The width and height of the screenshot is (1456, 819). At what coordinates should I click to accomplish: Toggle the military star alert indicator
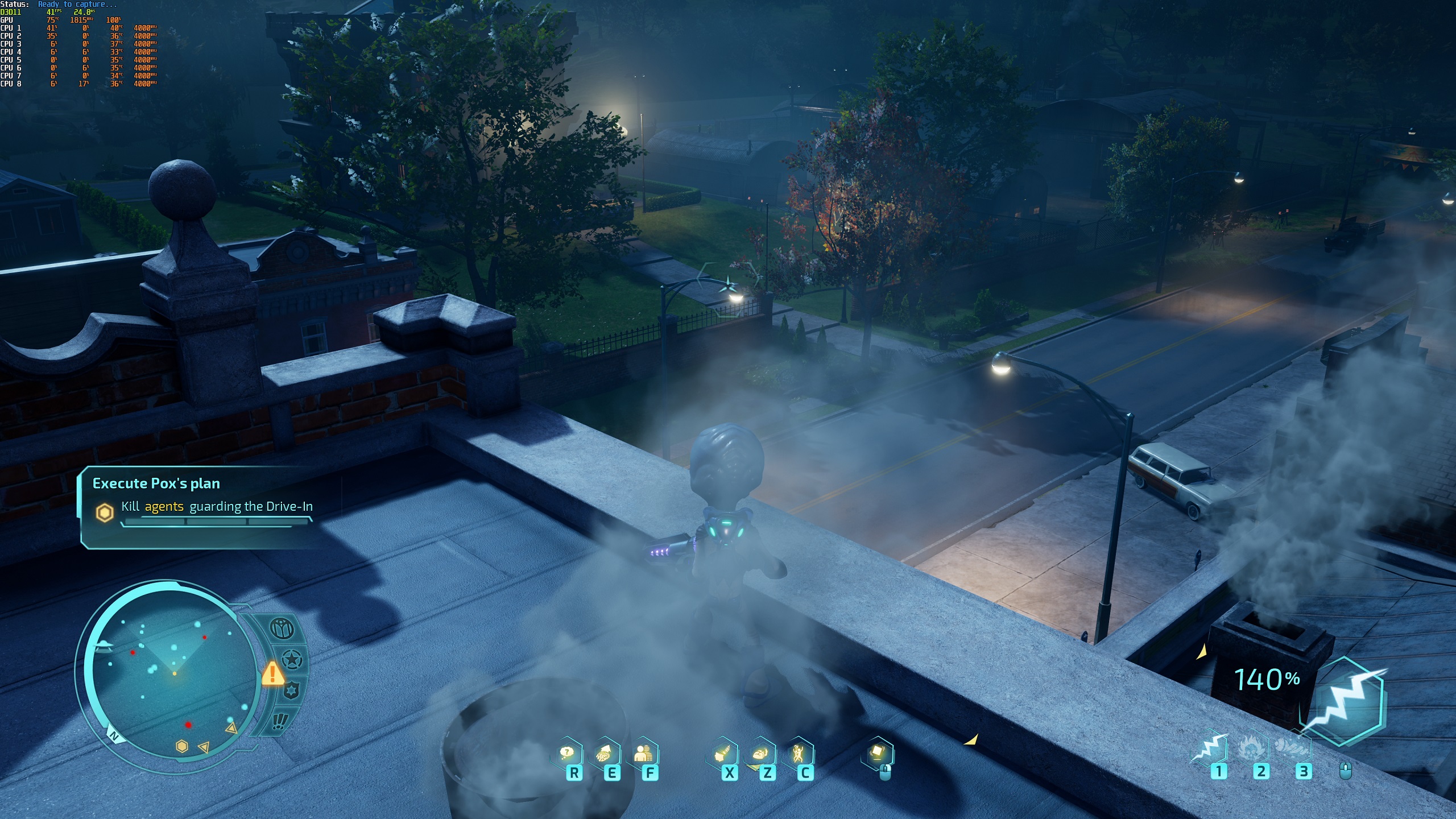[x=292, y=659]
